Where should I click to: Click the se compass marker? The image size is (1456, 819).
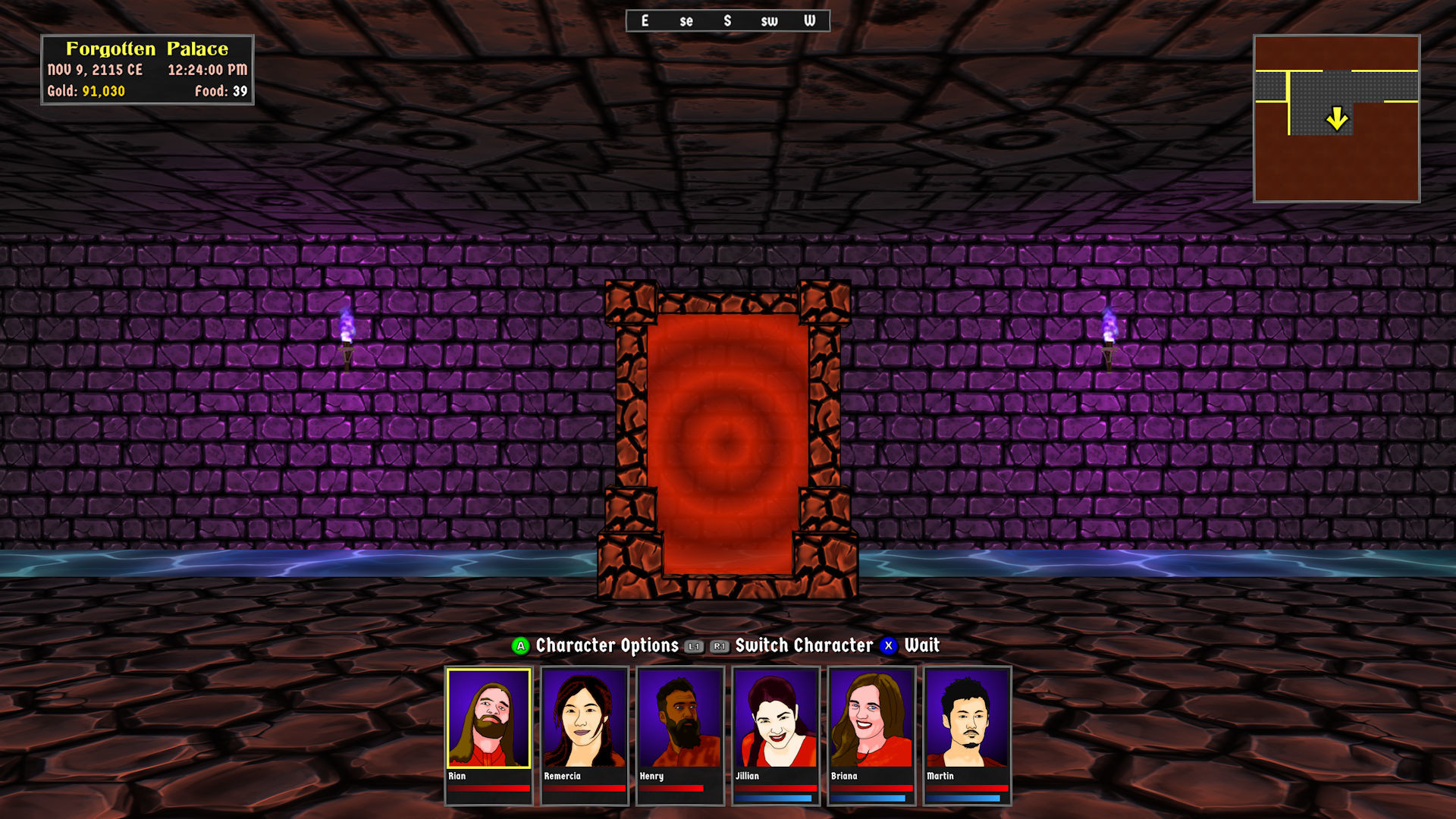pyautogui.click(x=686, y=21)
